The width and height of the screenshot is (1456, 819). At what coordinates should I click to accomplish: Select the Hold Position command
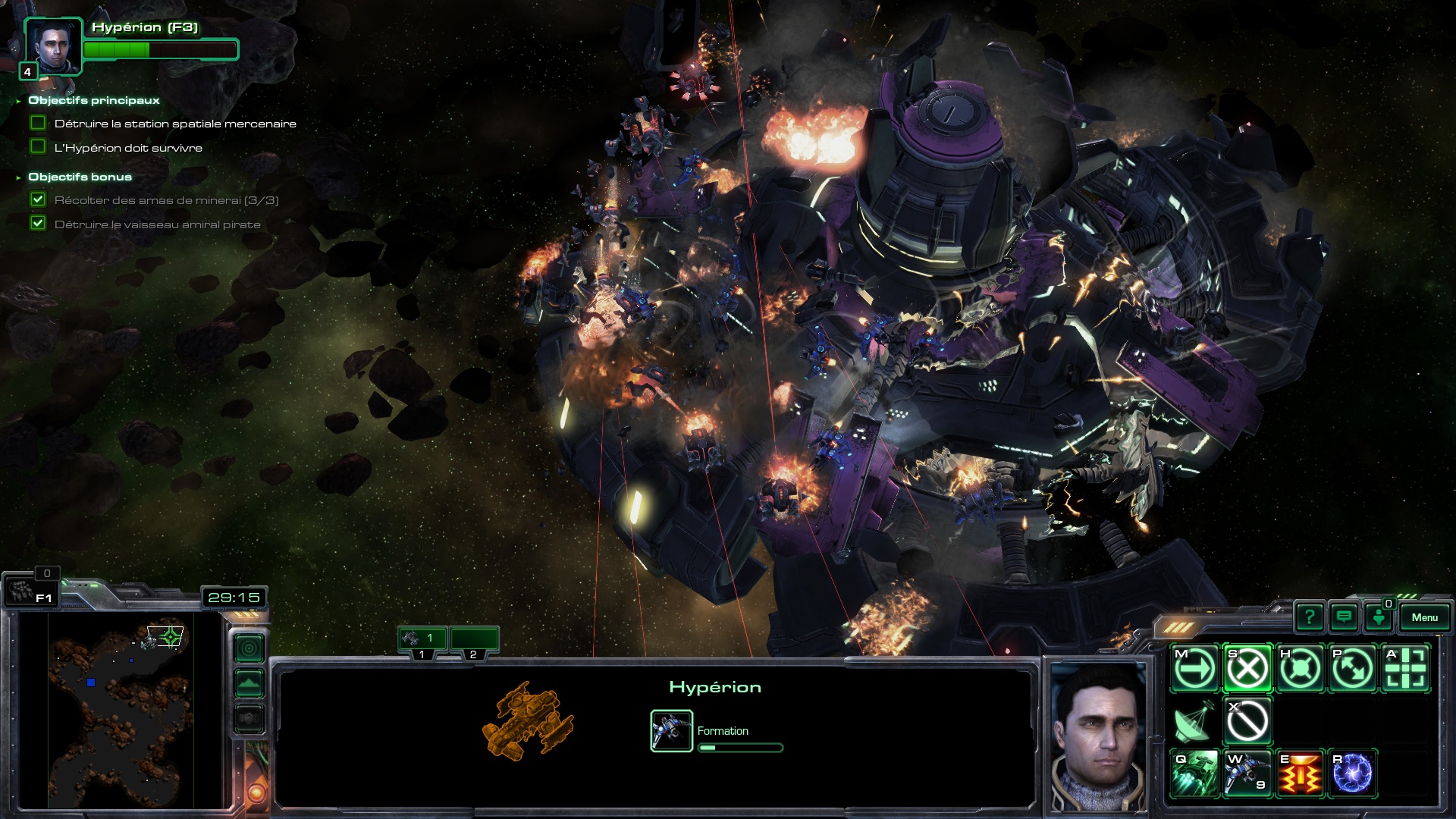(1300, 669)
